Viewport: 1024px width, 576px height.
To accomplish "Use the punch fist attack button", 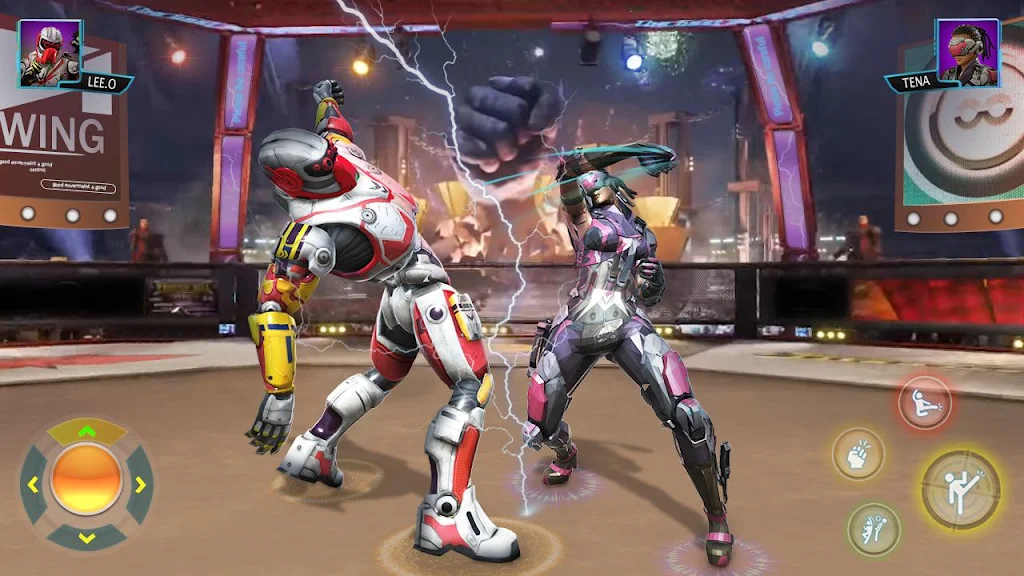I will (x=858, y=454).
